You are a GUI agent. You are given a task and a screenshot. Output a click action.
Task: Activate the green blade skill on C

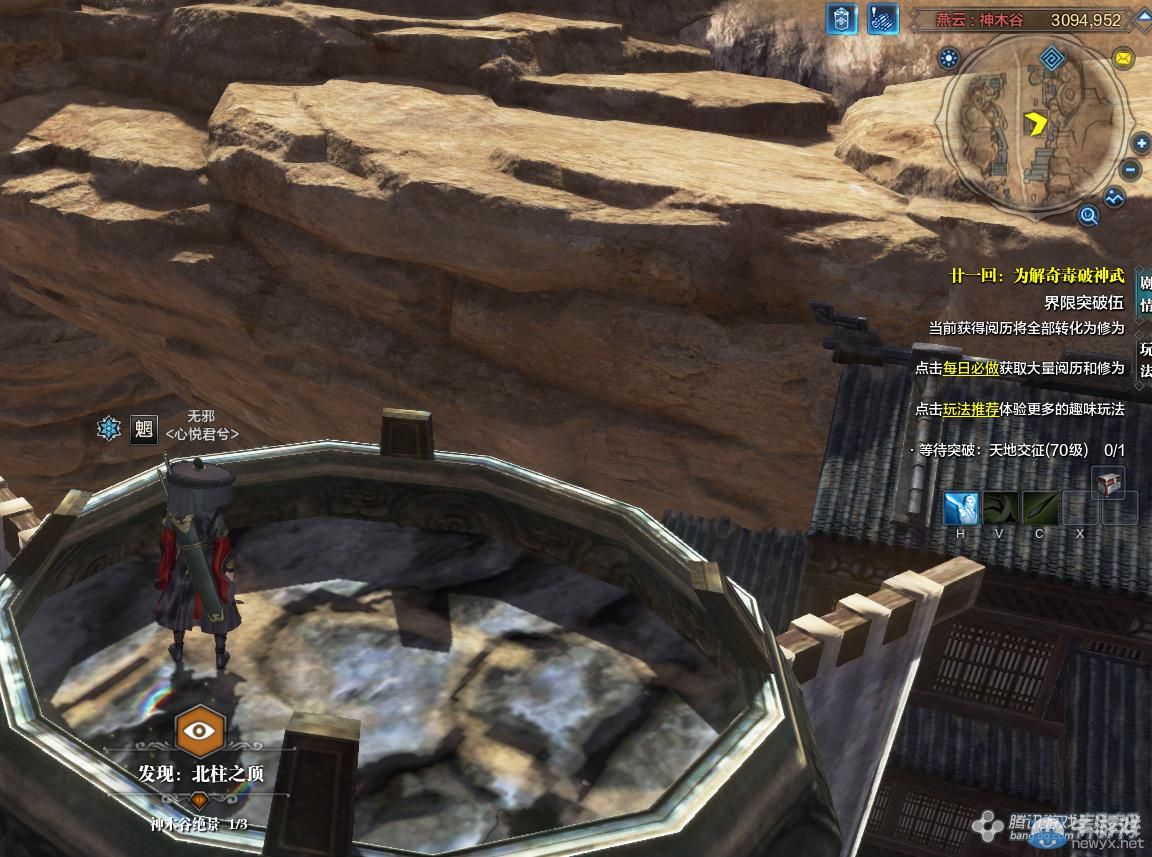tap(1039, 509)
